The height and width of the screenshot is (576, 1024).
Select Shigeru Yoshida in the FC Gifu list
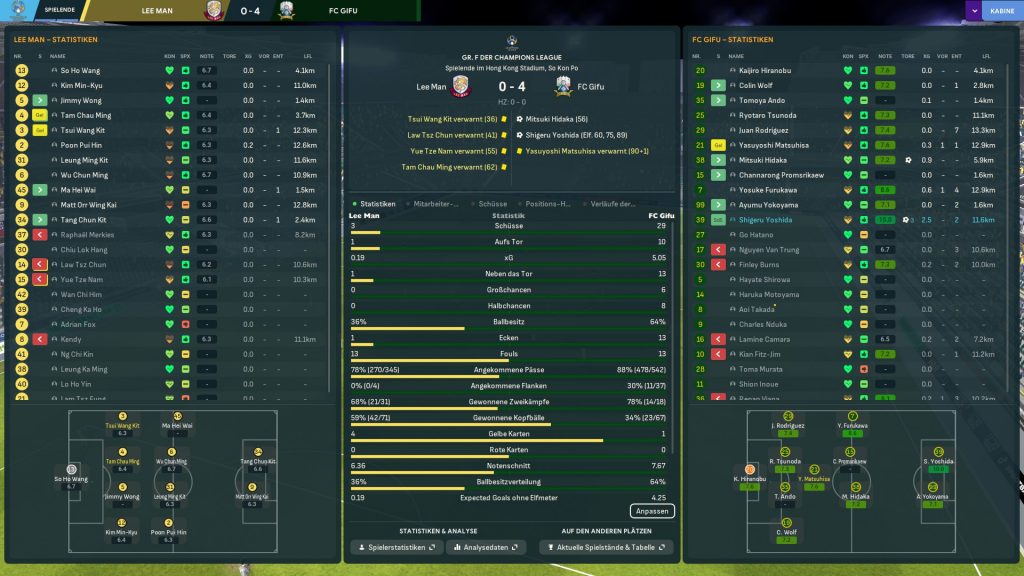pyautogui.click(x=766, y=219)
